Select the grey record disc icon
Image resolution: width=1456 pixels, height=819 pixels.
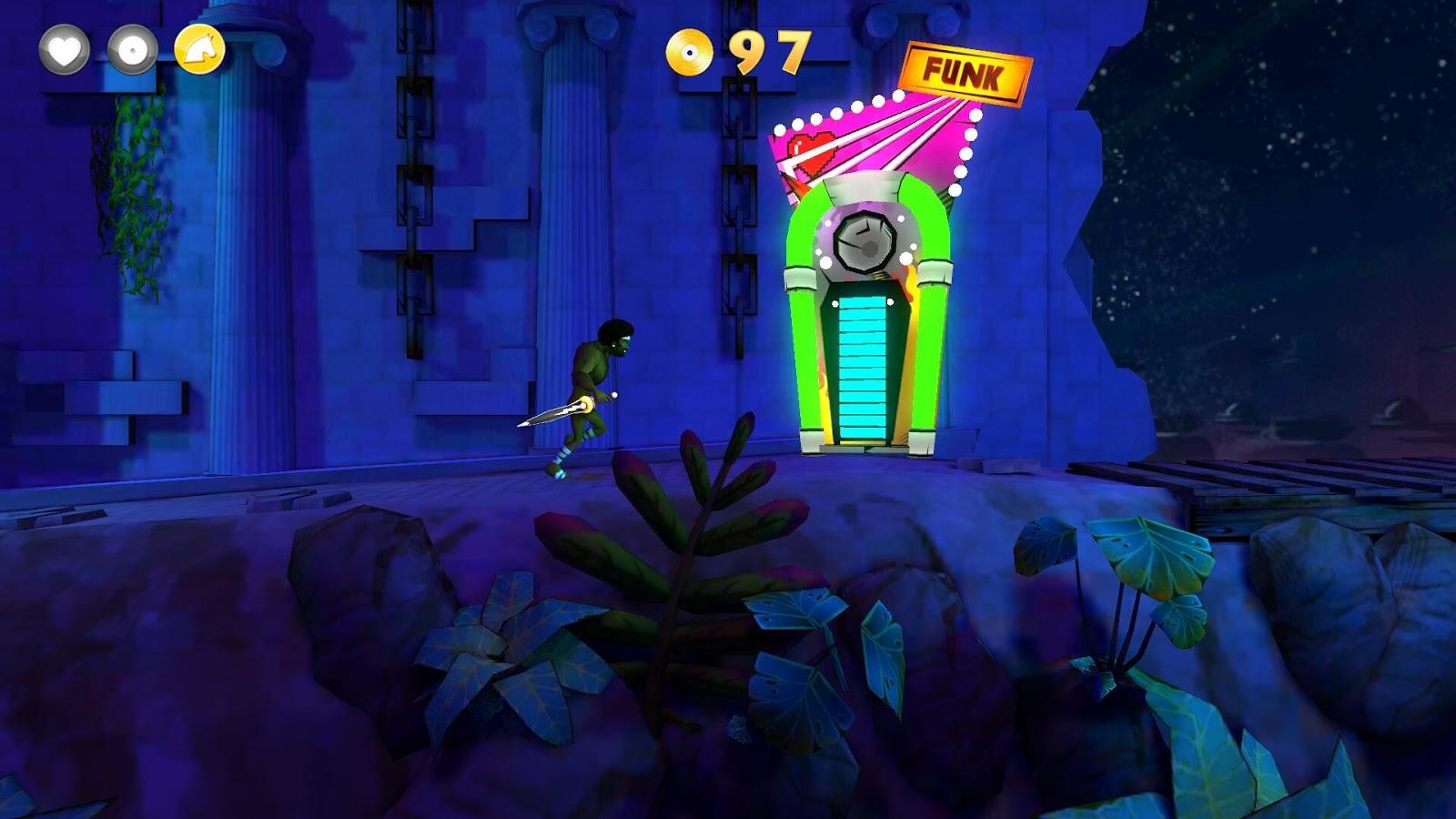pos(133,49)
